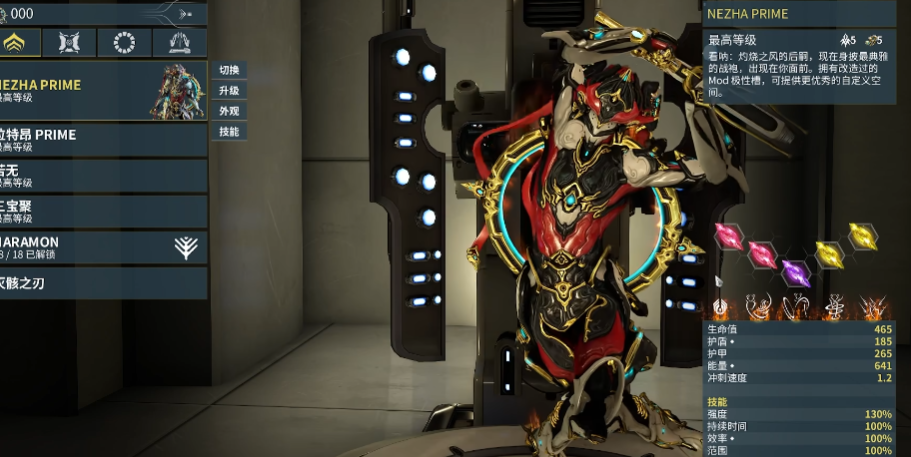Select the 灭骸之刃 weapon row
This screenshot has height=457, width=911.
point(100,283)
